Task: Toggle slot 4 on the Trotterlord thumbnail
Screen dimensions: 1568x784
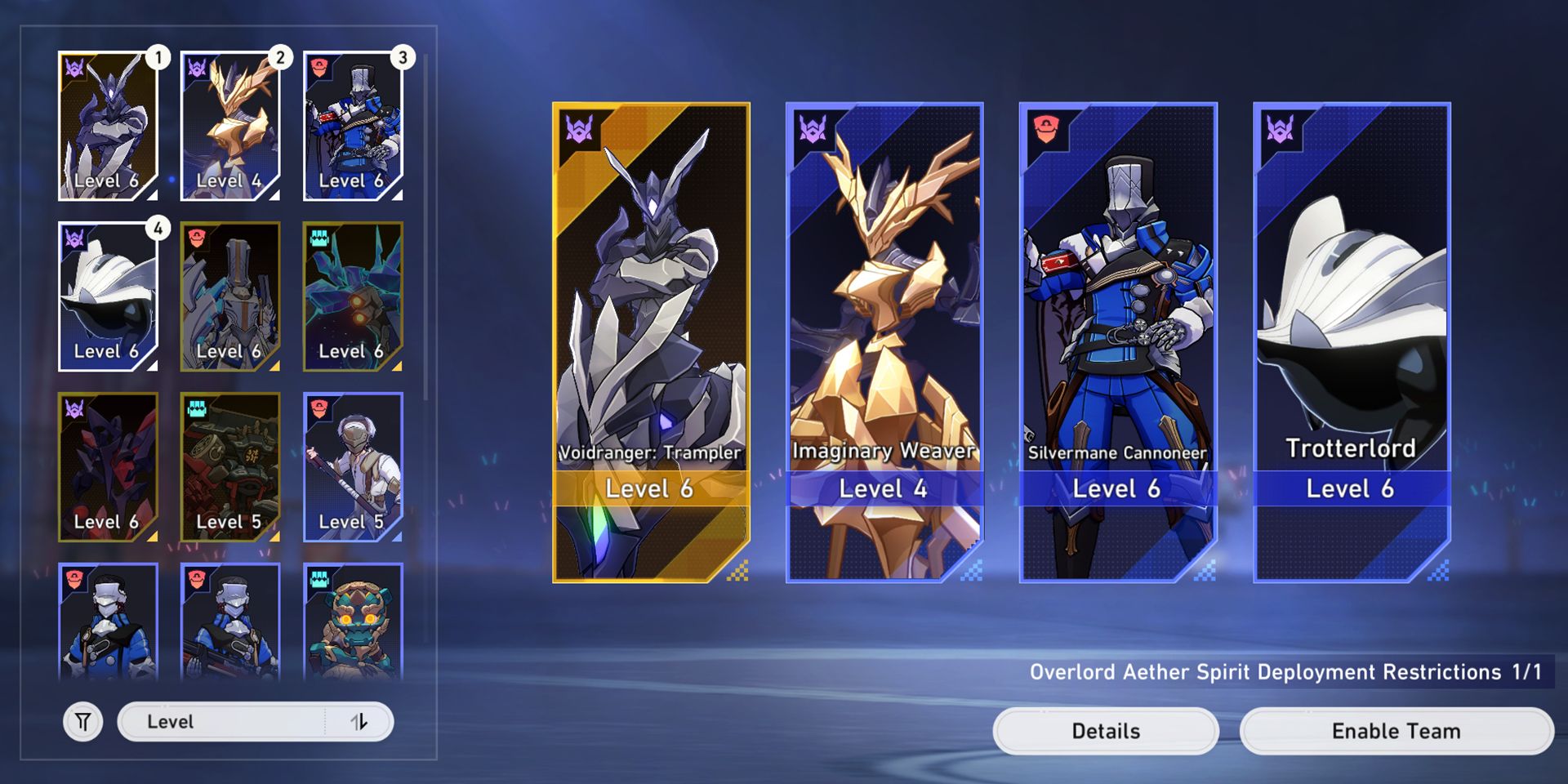Action: (x=158, y=229)
